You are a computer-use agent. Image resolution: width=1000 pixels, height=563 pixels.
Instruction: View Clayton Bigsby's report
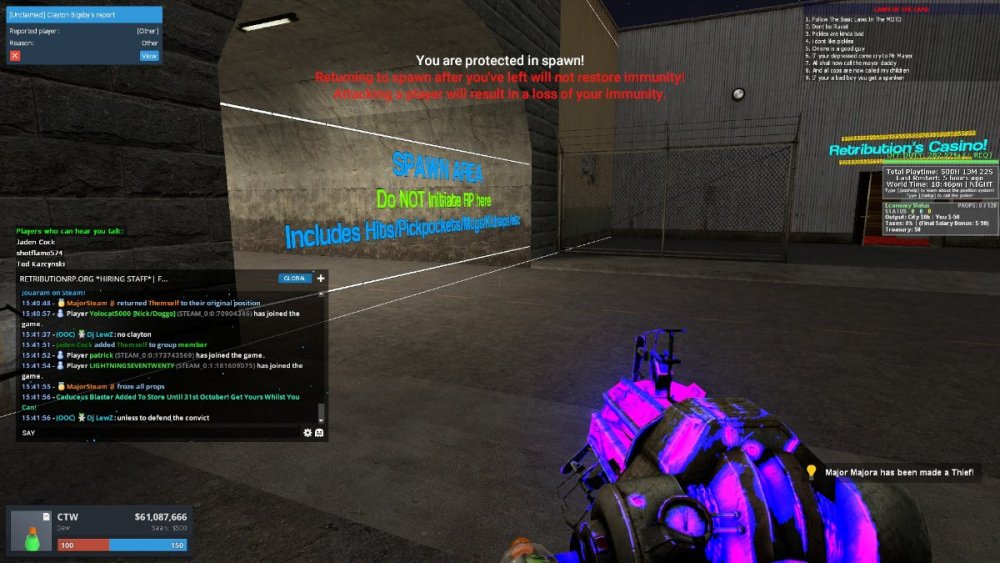coord(149,56)
